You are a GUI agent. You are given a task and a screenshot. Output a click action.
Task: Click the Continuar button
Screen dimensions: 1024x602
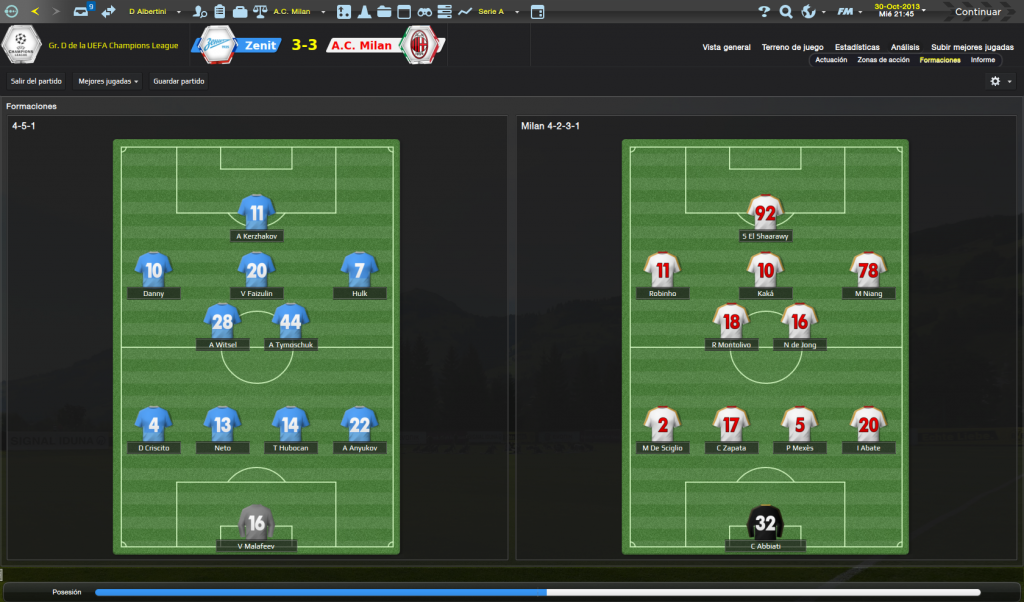pyautogui.click(x=977, y=12)
